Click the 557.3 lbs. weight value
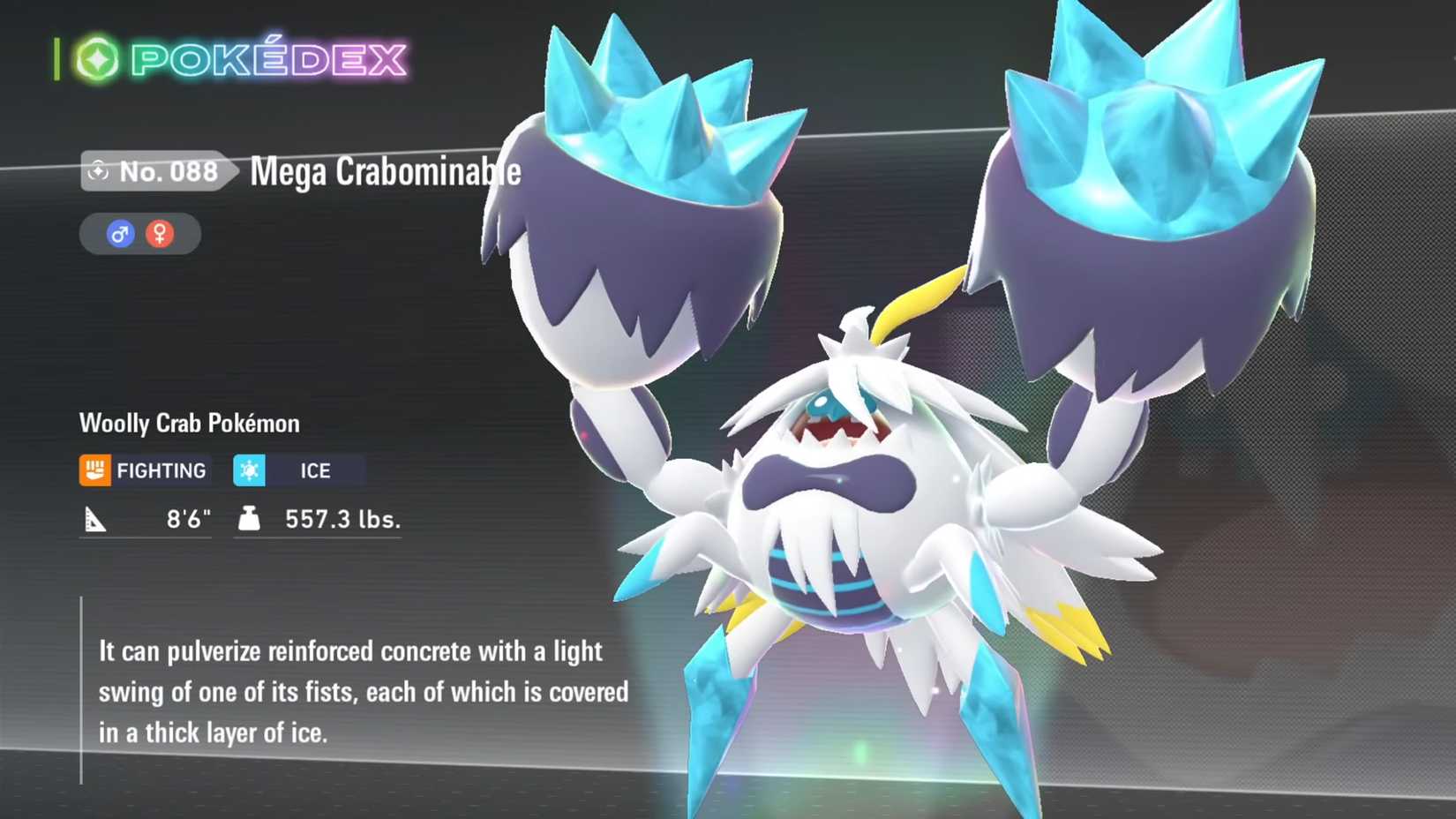This screenshot has width=1456, height=819. tap(340, 519)
